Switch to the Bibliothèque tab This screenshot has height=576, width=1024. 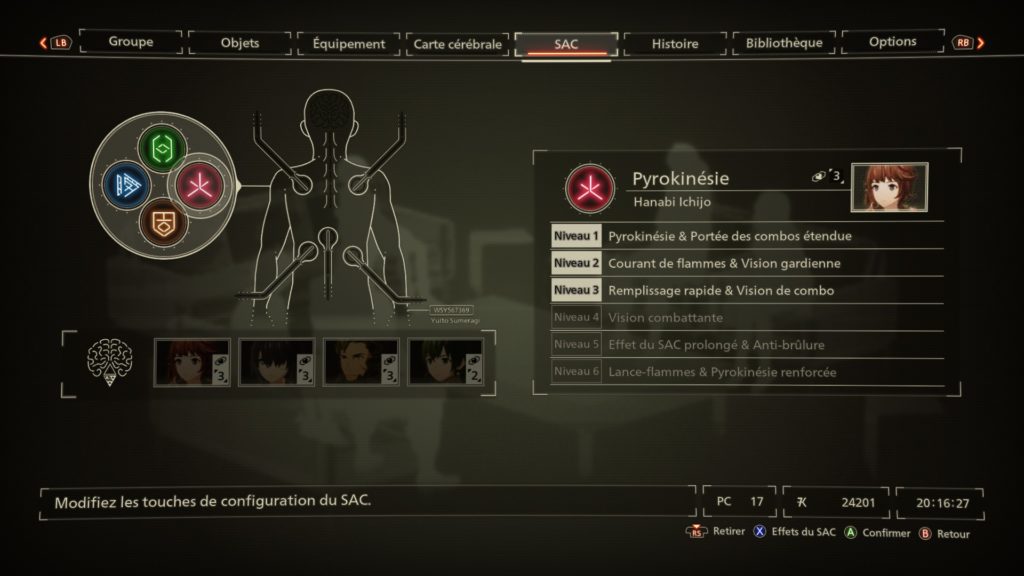click(x=784, y=43)
